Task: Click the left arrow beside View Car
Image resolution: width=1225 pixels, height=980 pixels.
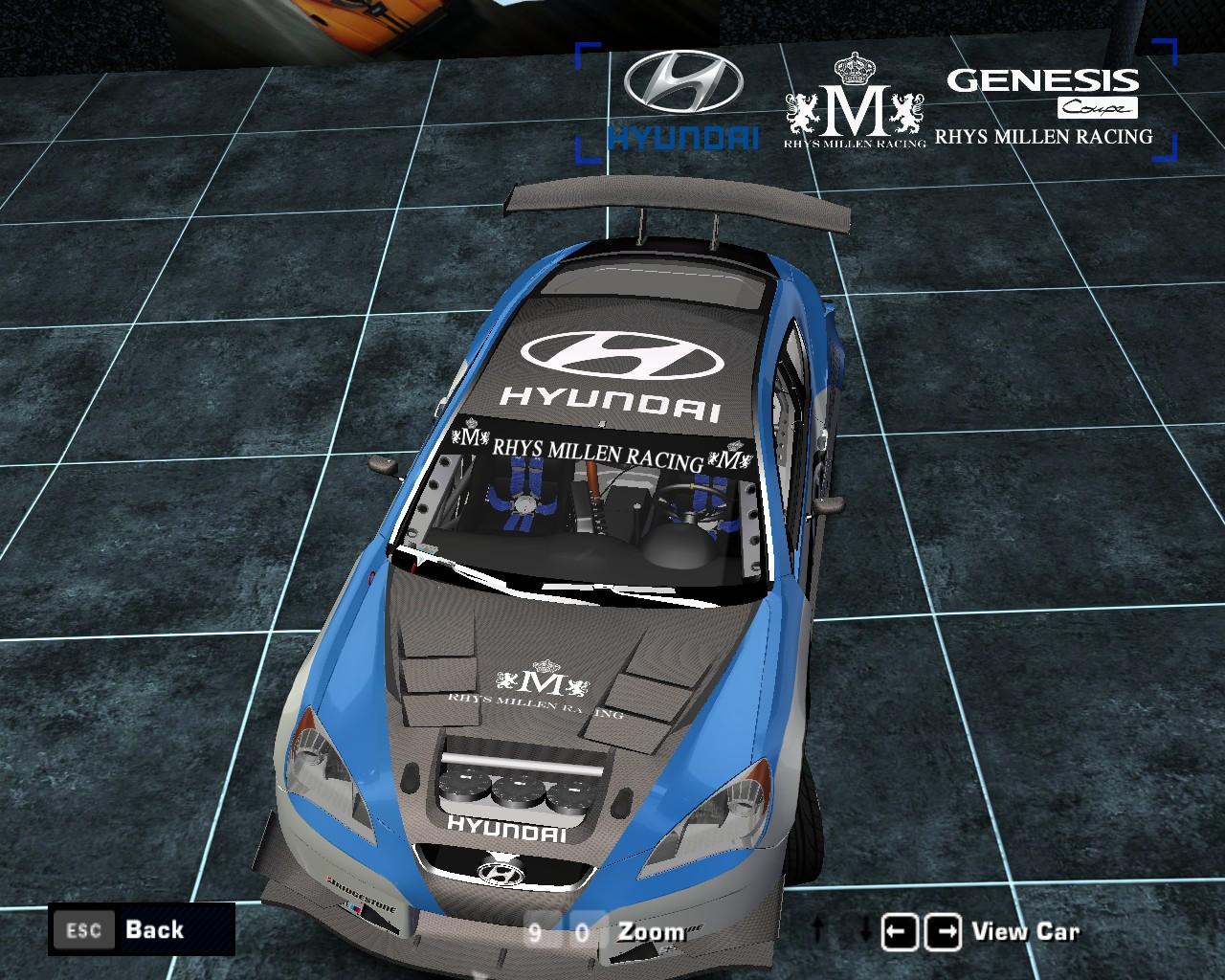Action: (899, 931)
